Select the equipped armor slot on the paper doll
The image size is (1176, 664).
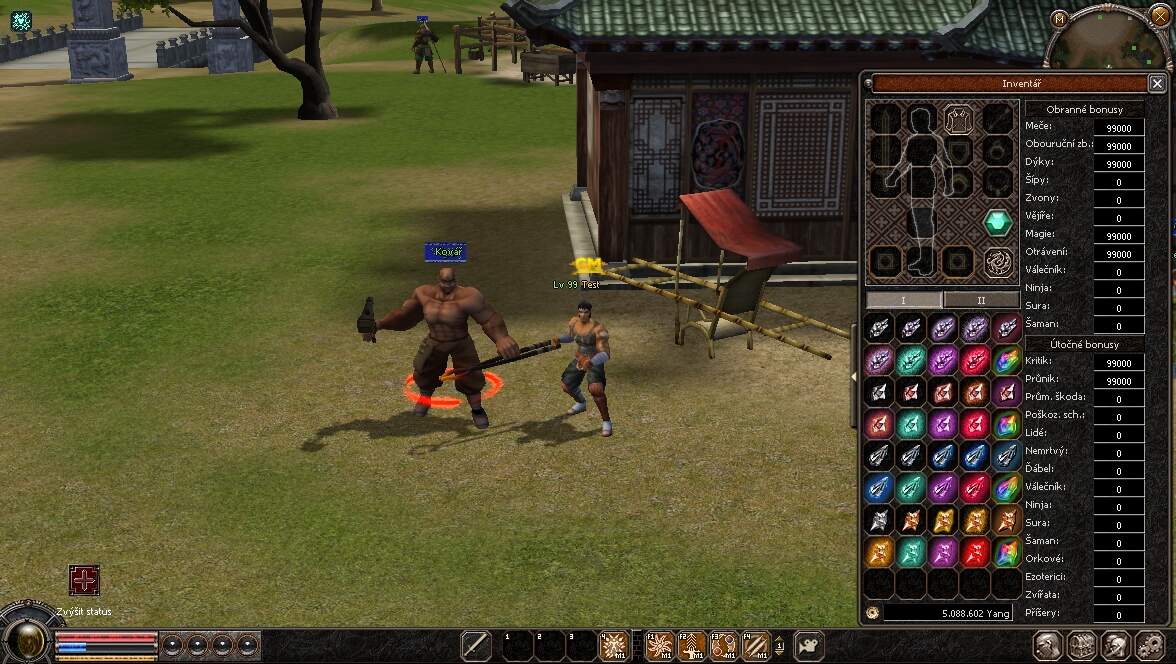click(x=958, y=120)
